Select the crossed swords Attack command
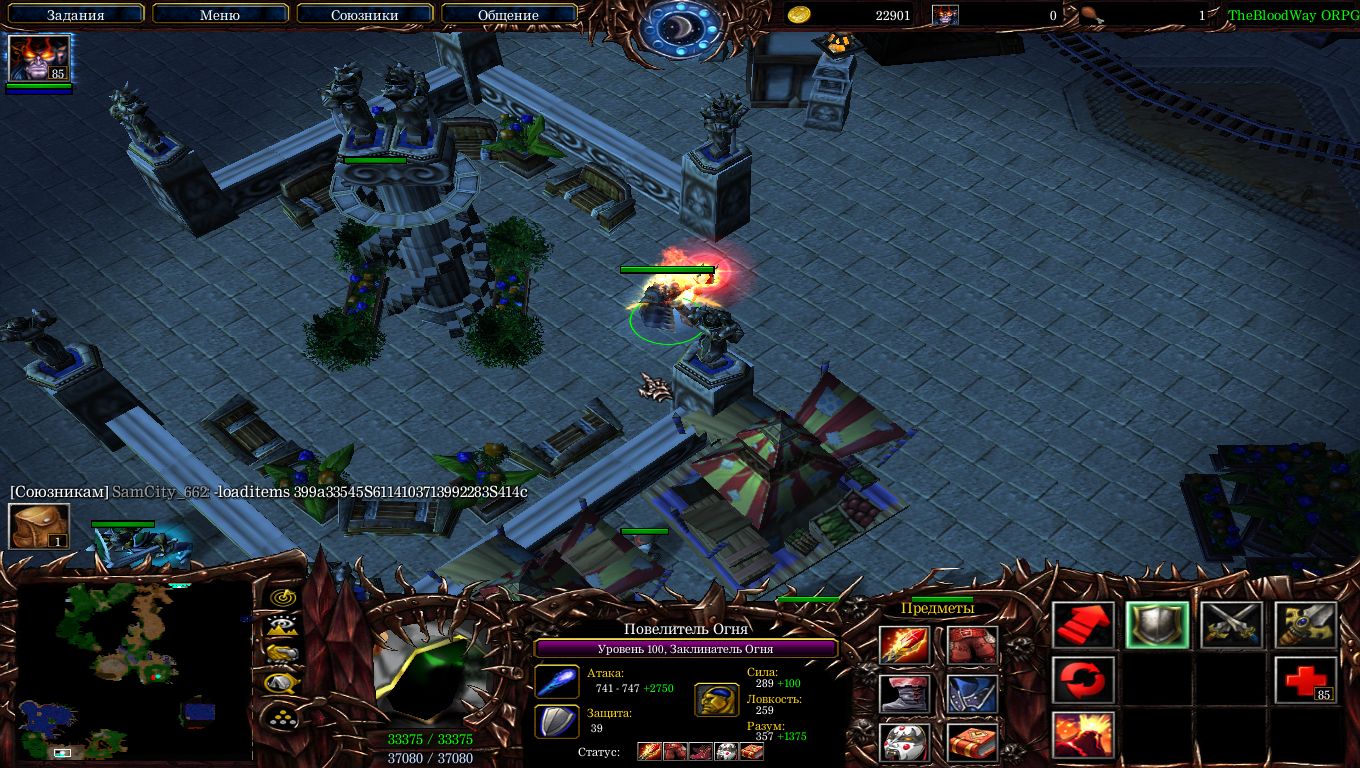This screenshot has height=768, width=1360. 1232,626
